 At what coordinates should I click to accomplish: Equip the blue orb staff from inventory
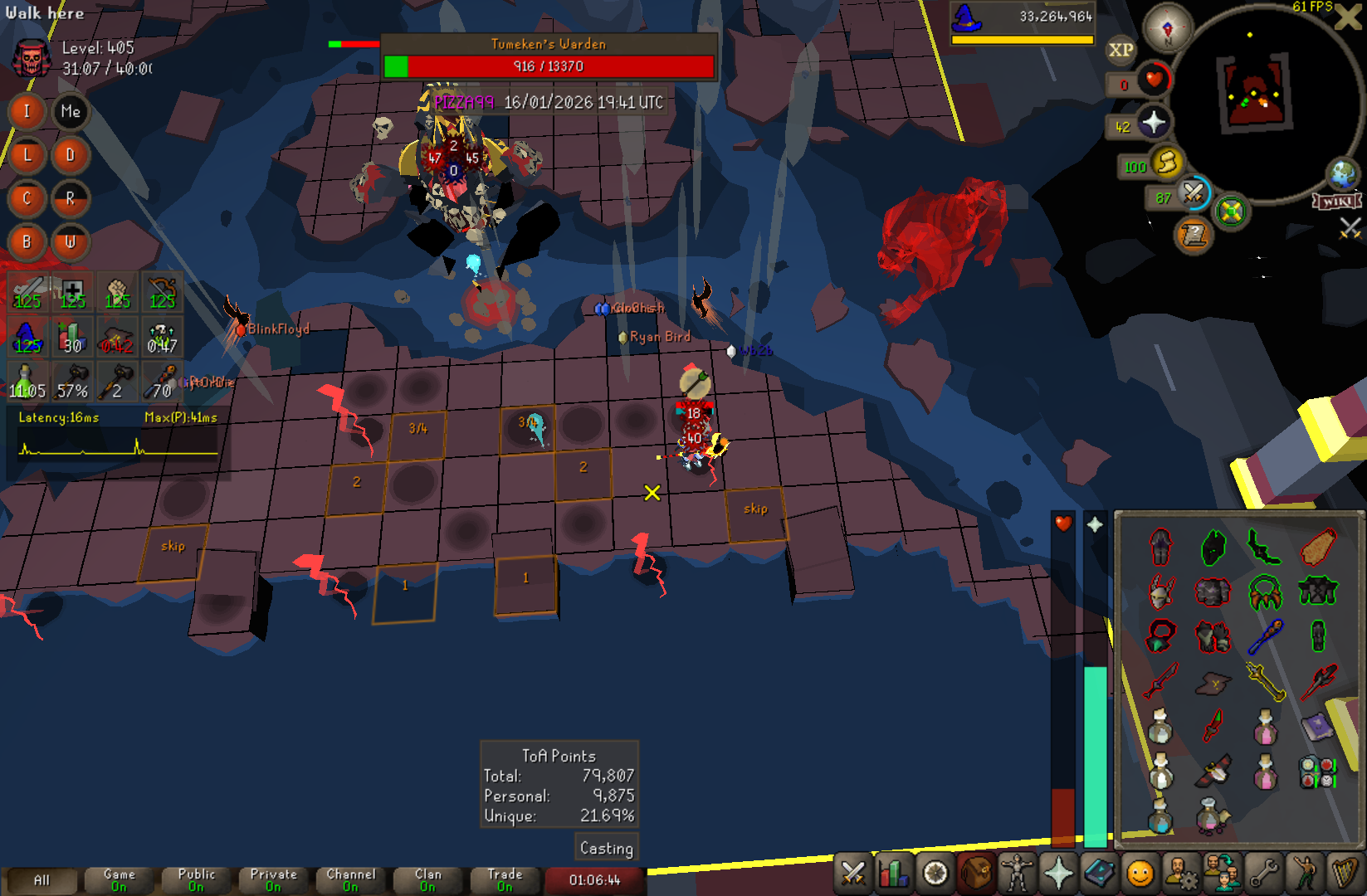[1265, 637]
